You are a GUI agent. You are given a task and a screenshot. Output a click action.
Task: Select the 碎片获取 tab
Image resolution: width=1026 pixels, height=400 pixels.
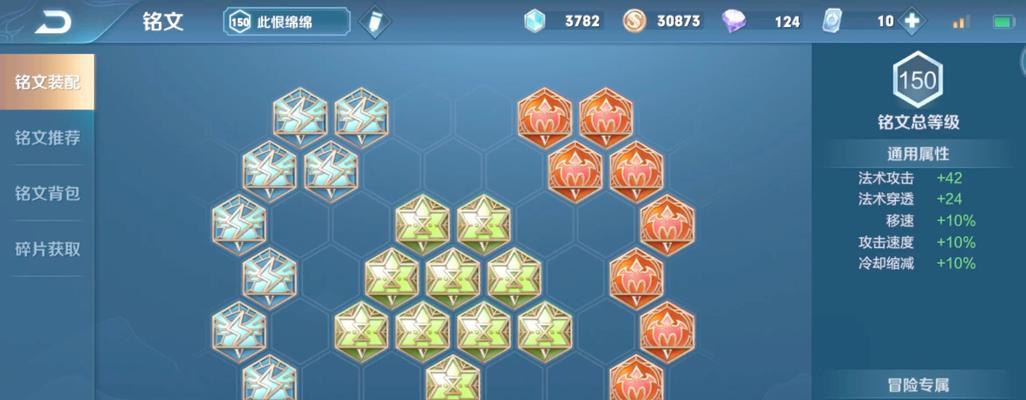pyautogui.click(x=47, y=249)
